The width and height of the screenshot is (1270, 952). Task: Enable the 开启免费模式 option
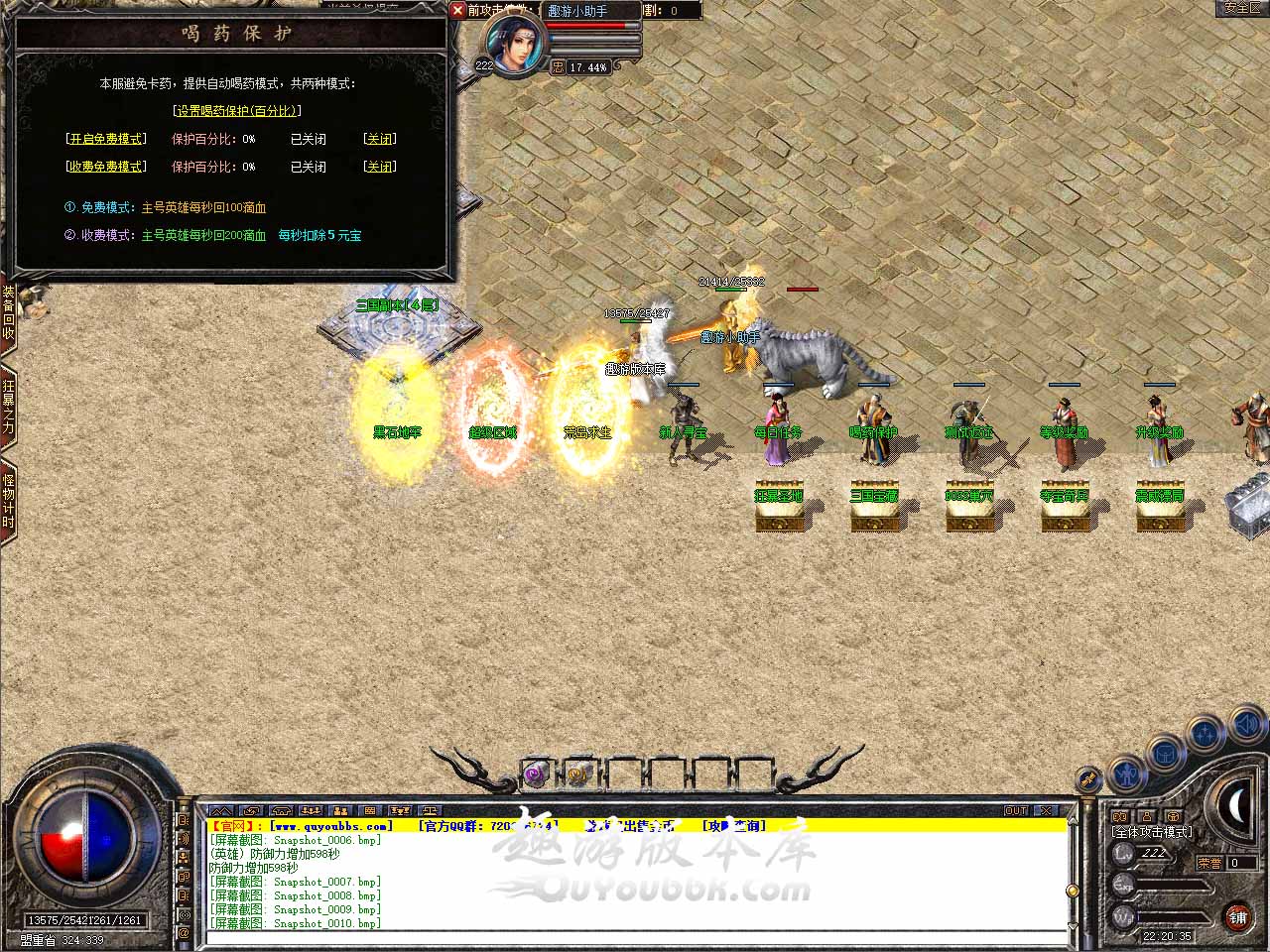[x=106, y=139]
